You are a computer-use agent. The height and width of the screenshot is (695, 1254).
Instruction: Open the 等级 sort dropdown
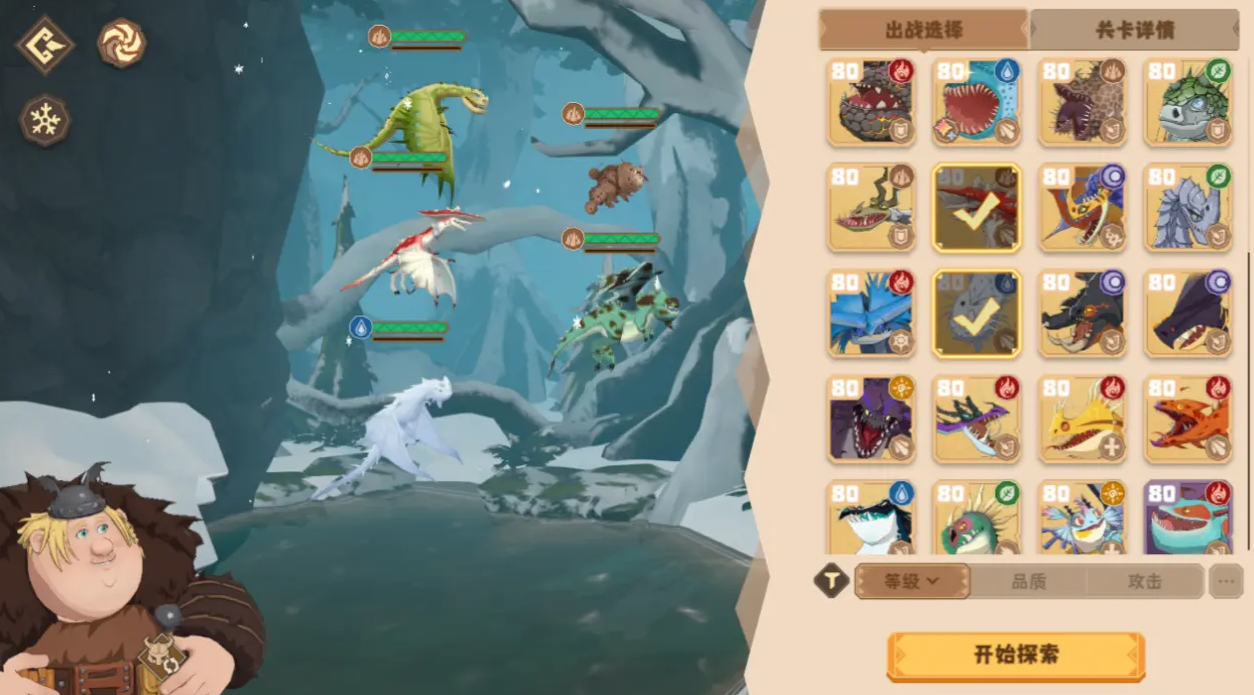pos(912,581)
